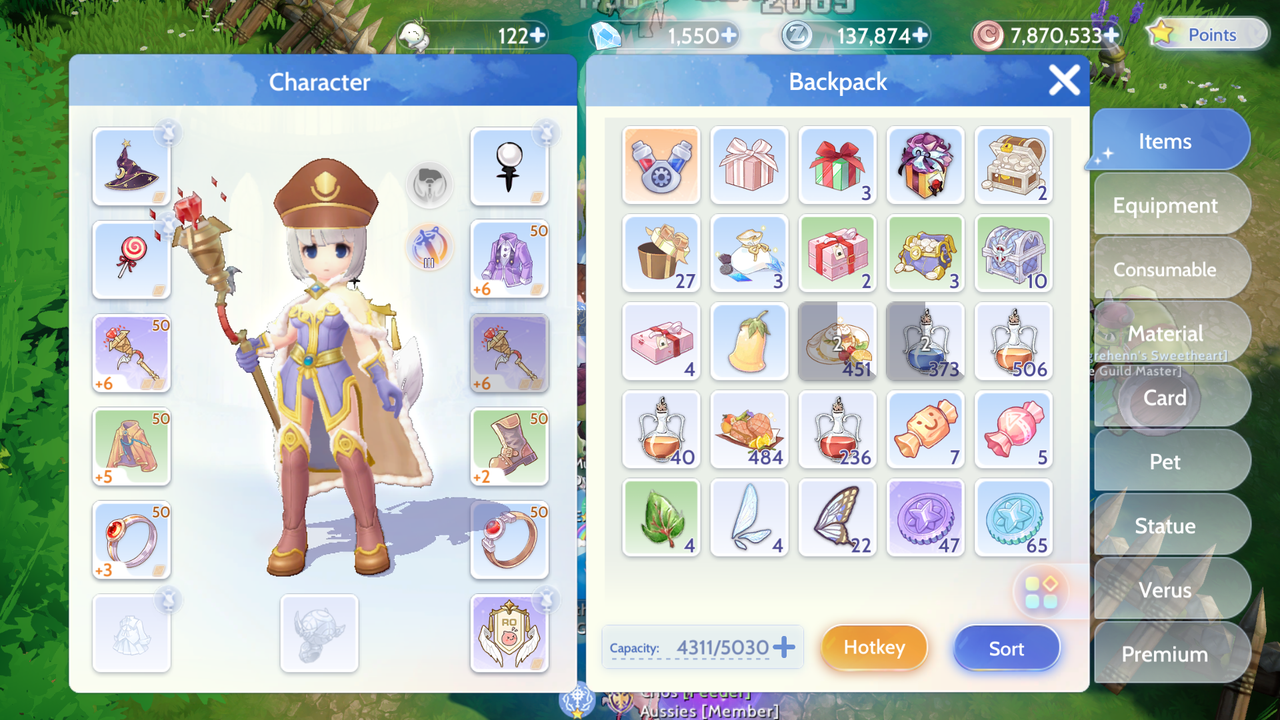This screenshot has width=1280, height=720.
Task: Close the Backpack window
Action: pyautogui.click(x=1064, y=80)
